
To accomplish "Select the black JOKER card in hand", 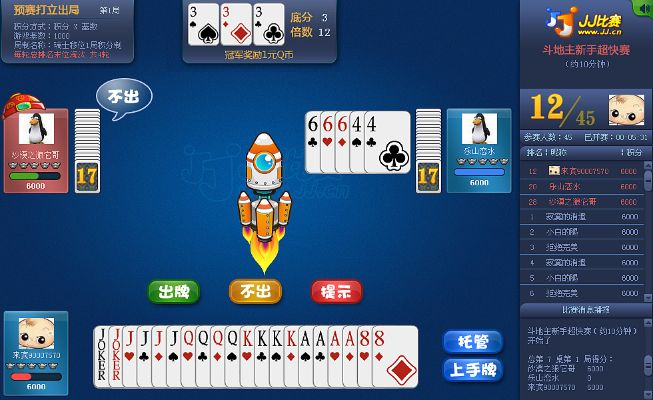I will [x=101, y=356].
